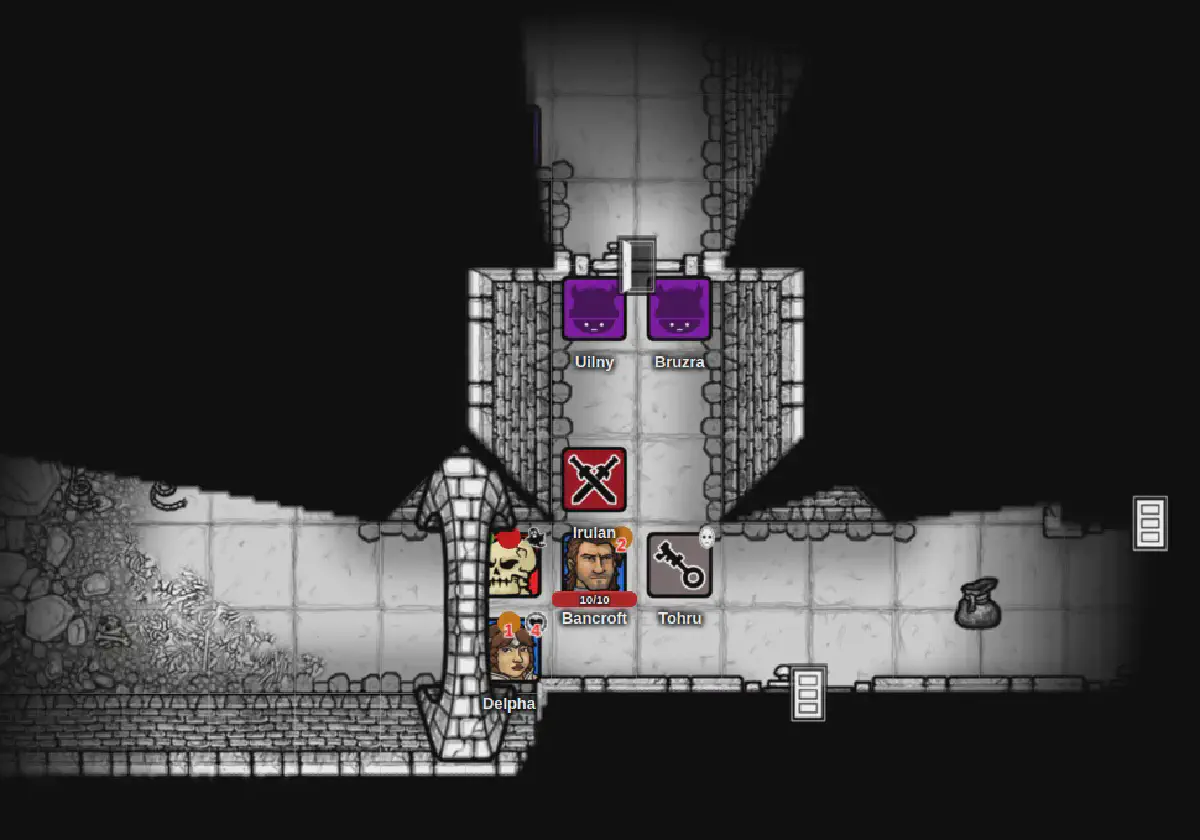
Task: Select the Bruzra purple demon token
Action: [680, 309]
